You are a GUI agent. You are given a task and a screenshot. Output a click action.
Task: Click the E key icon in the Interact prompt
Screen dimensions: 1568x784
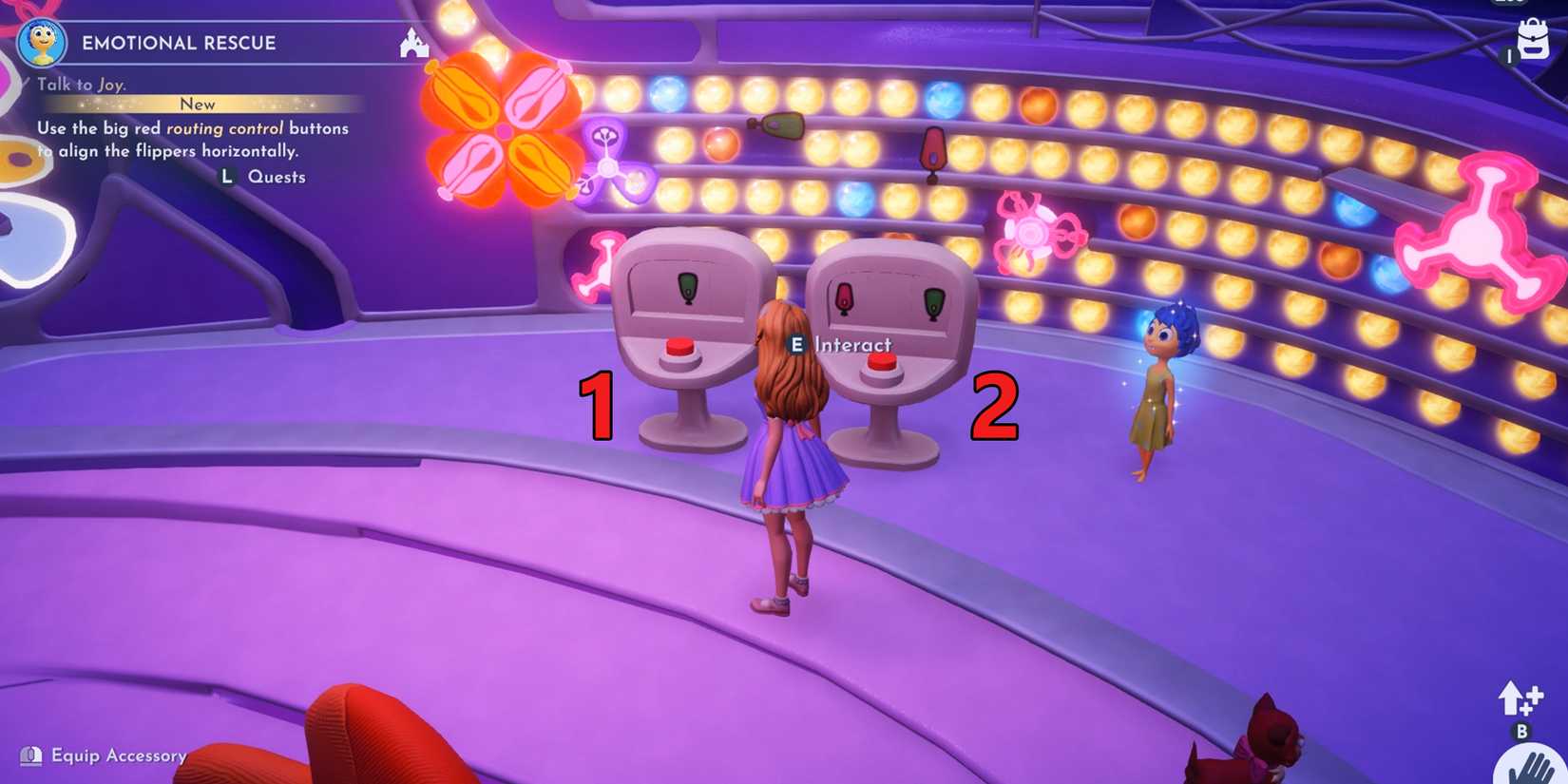coord(797,346)
